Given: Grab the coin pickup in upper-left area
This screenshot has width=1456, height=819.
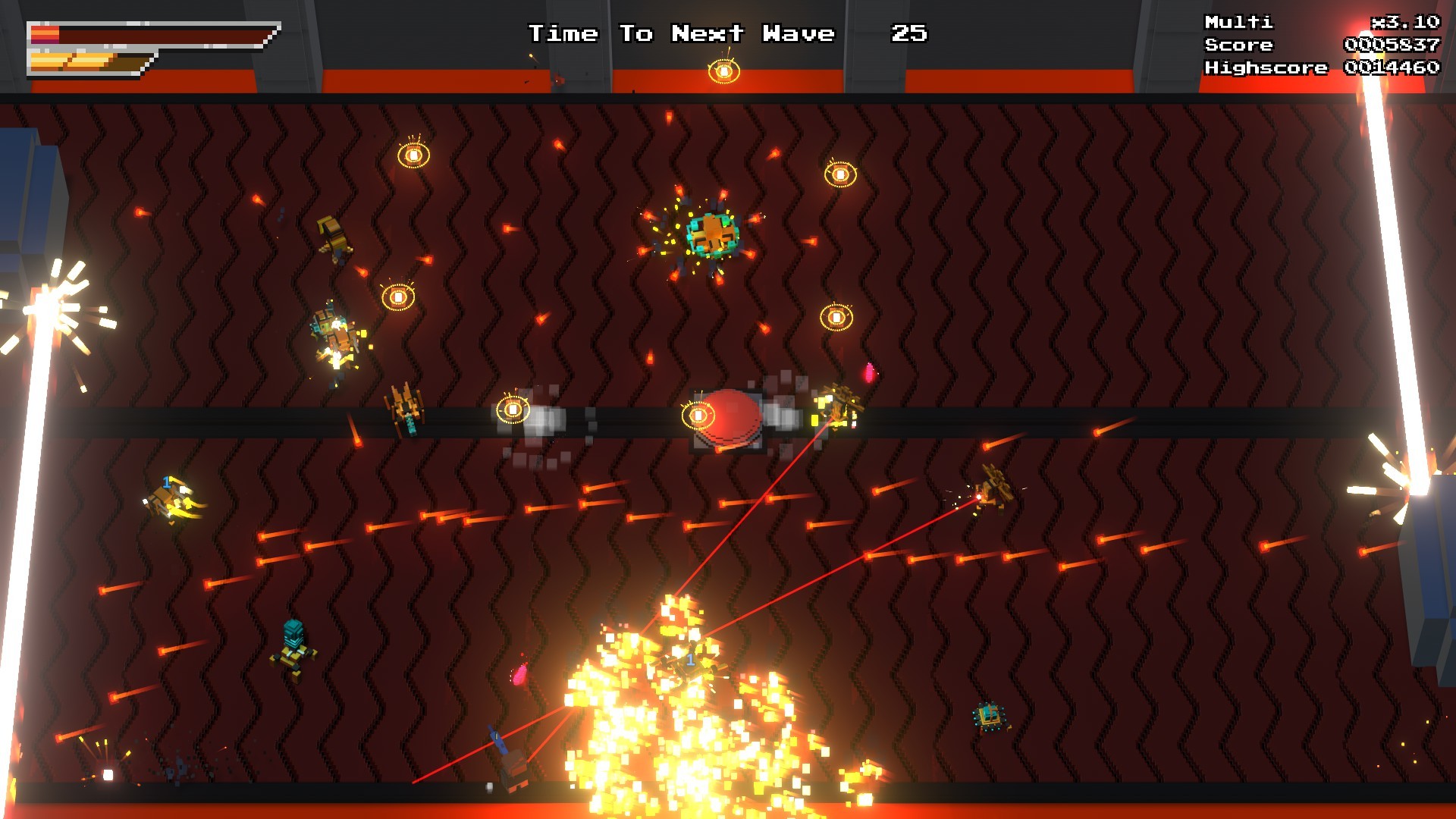Looking at the screenshot, I should pos(413,155).
